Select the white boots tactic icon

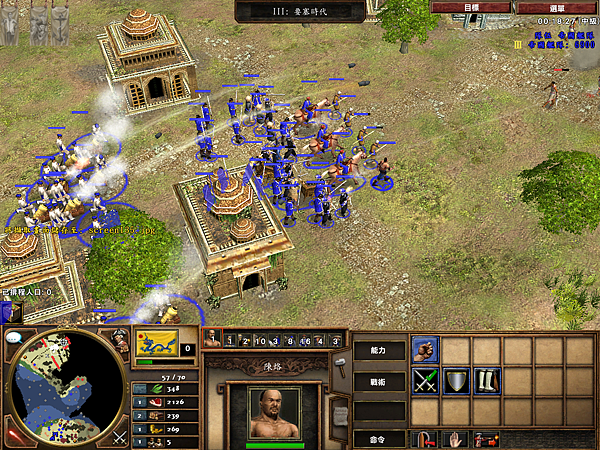click(487, 381)
